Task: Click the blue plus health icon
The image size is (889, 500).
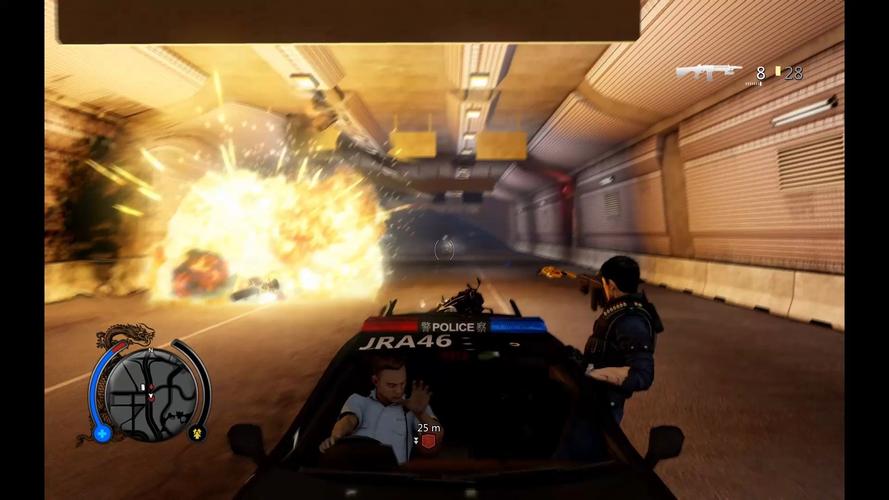Action: 102,433
